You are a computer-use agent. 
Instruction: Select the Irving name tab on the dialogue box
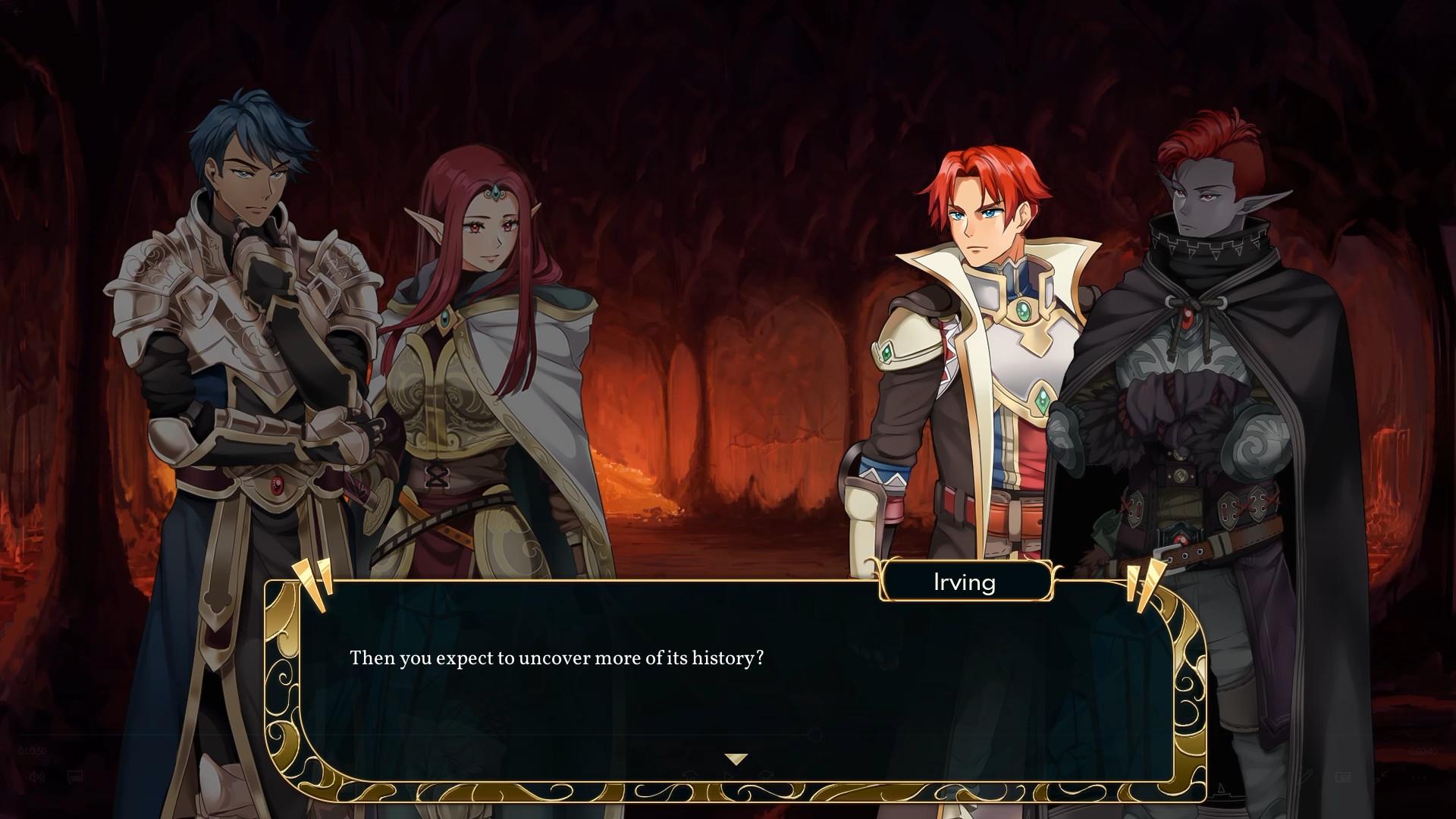tap(966, 582)
